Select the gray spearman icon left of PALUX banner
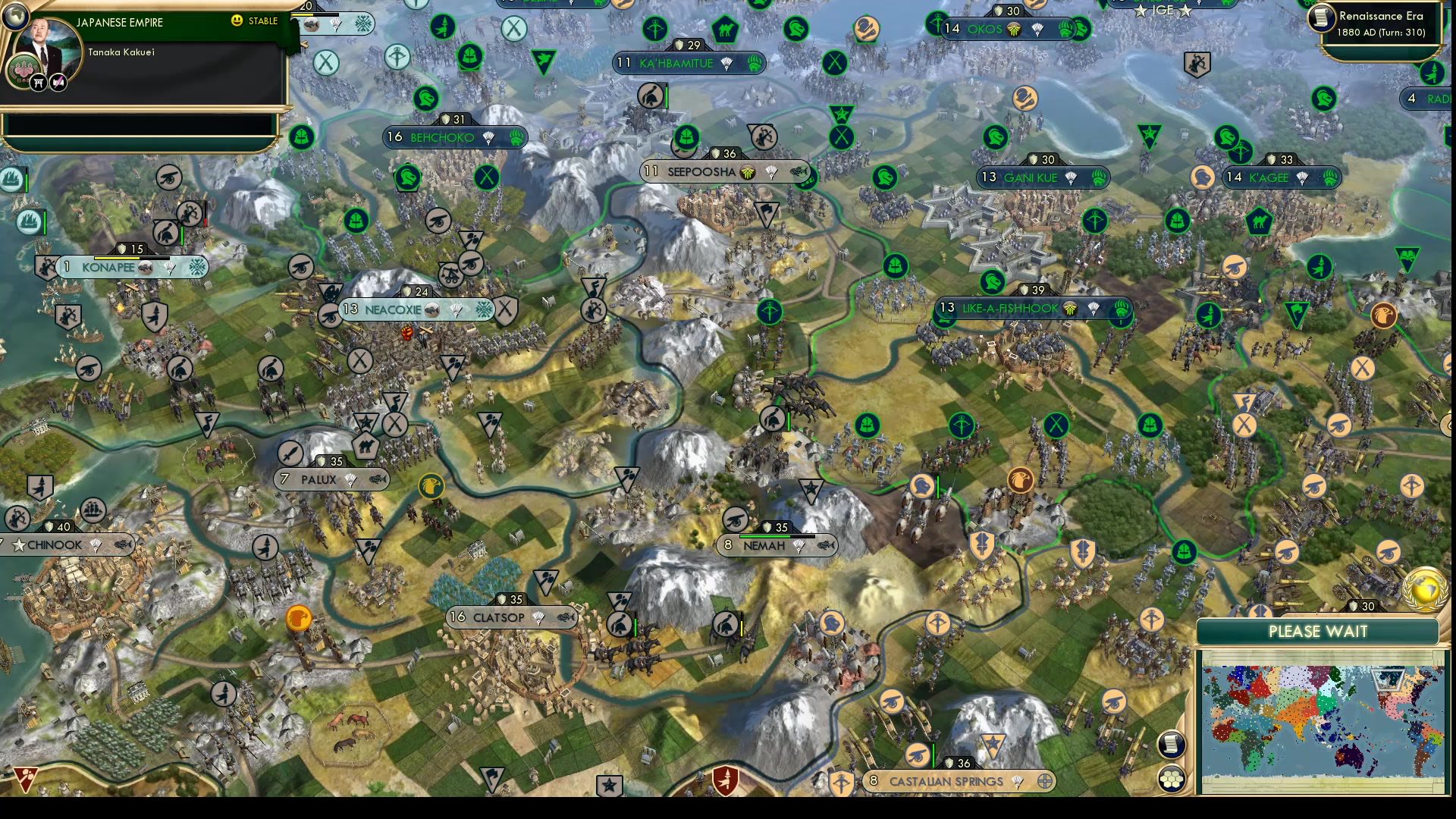Screen dimensions: 1456x819 (290, 454)
